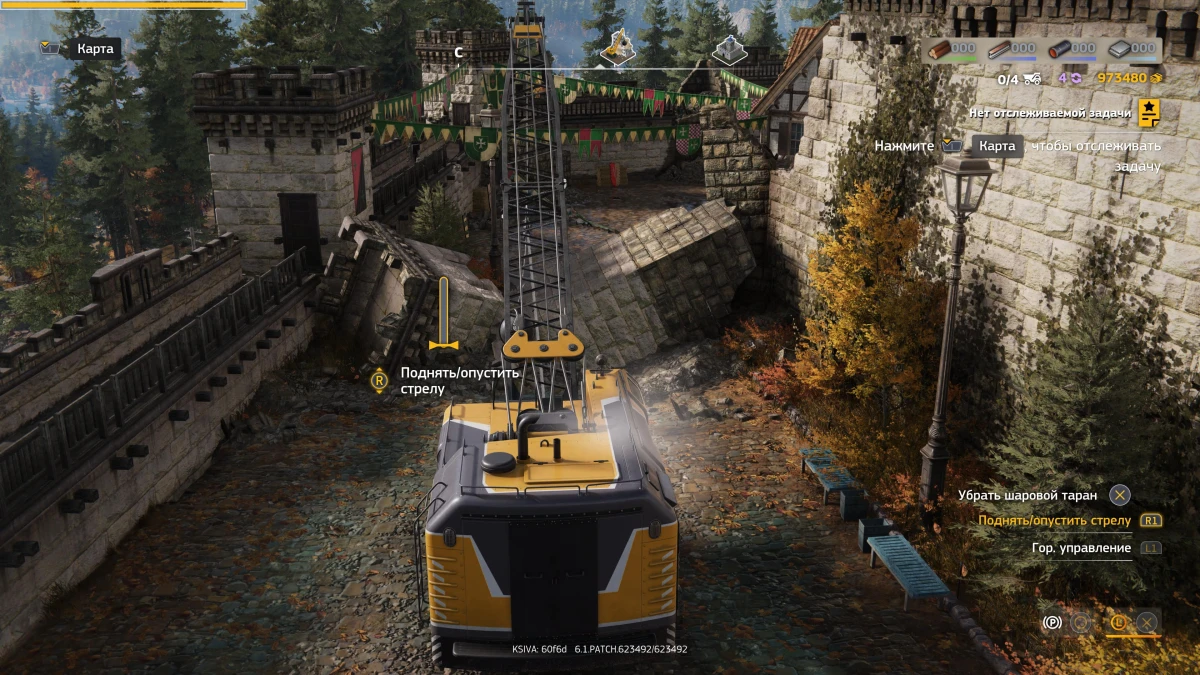Choose the Убрать шаровой таран action
Image resolution: width=1200 pixels, height=675 pixels.
point(1027,495)
